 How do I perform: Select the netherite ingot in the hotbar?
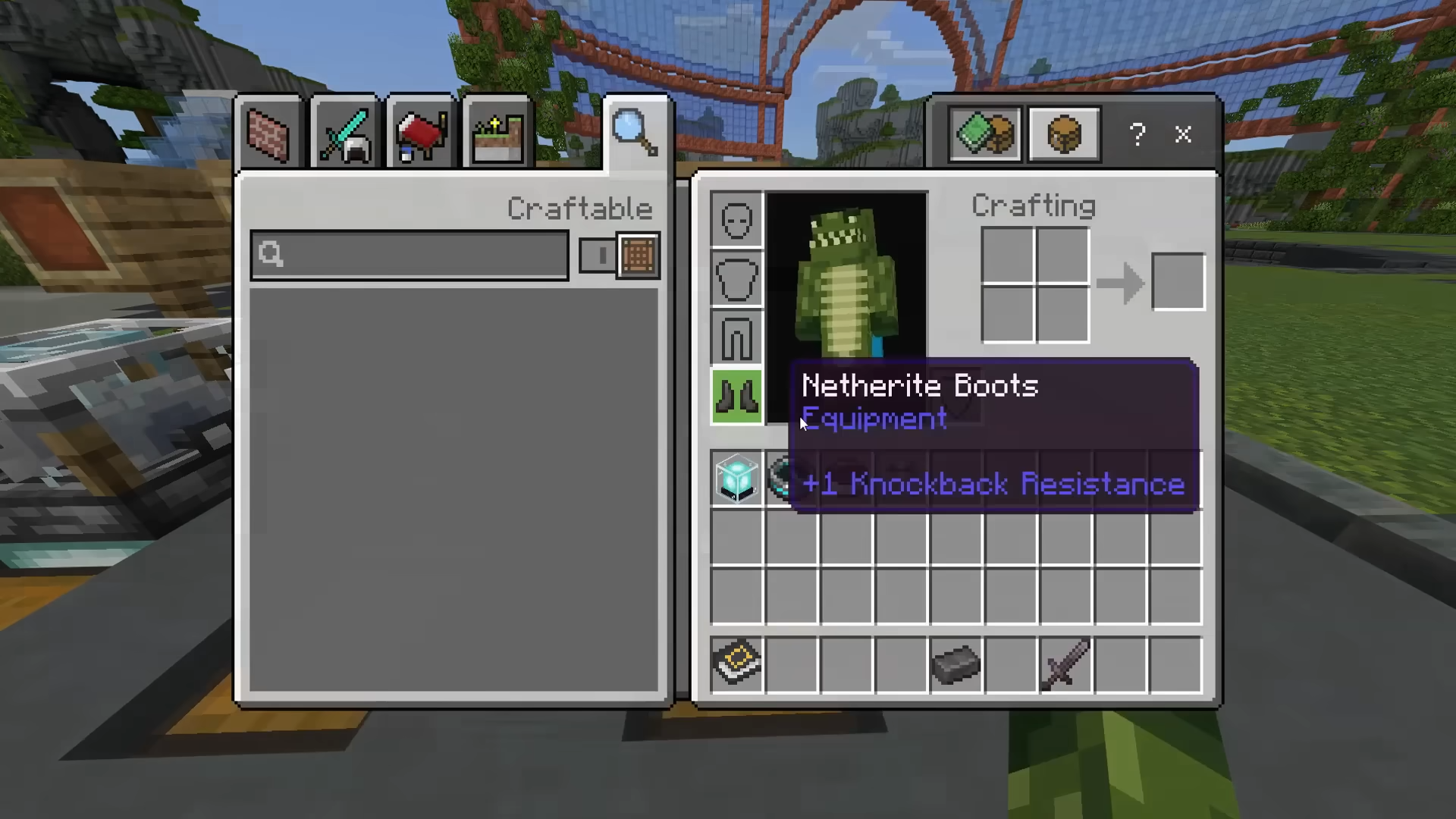tap(955, 665)
